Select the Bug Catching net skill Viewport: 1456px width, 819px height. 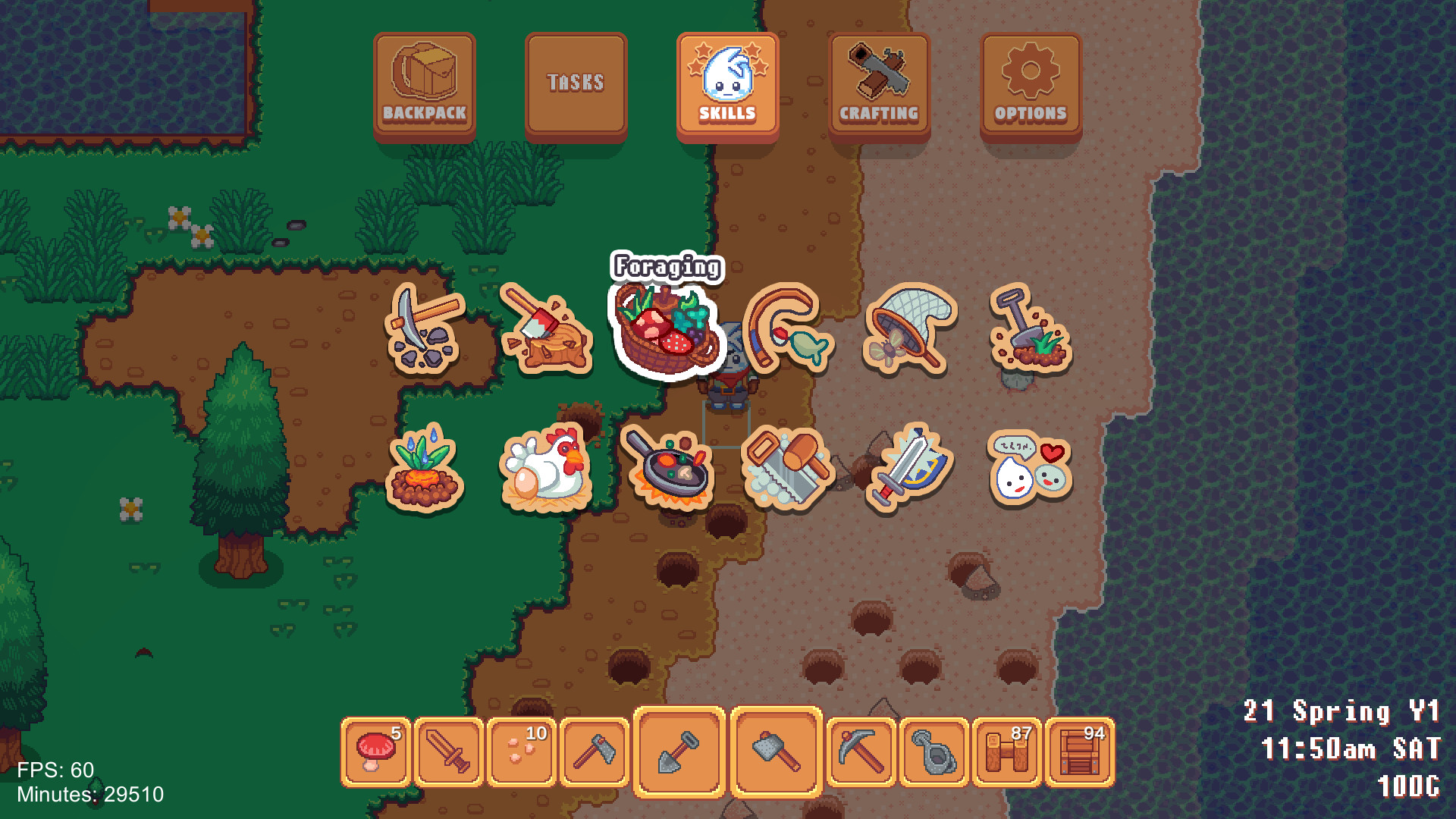(x=910, y=326)
